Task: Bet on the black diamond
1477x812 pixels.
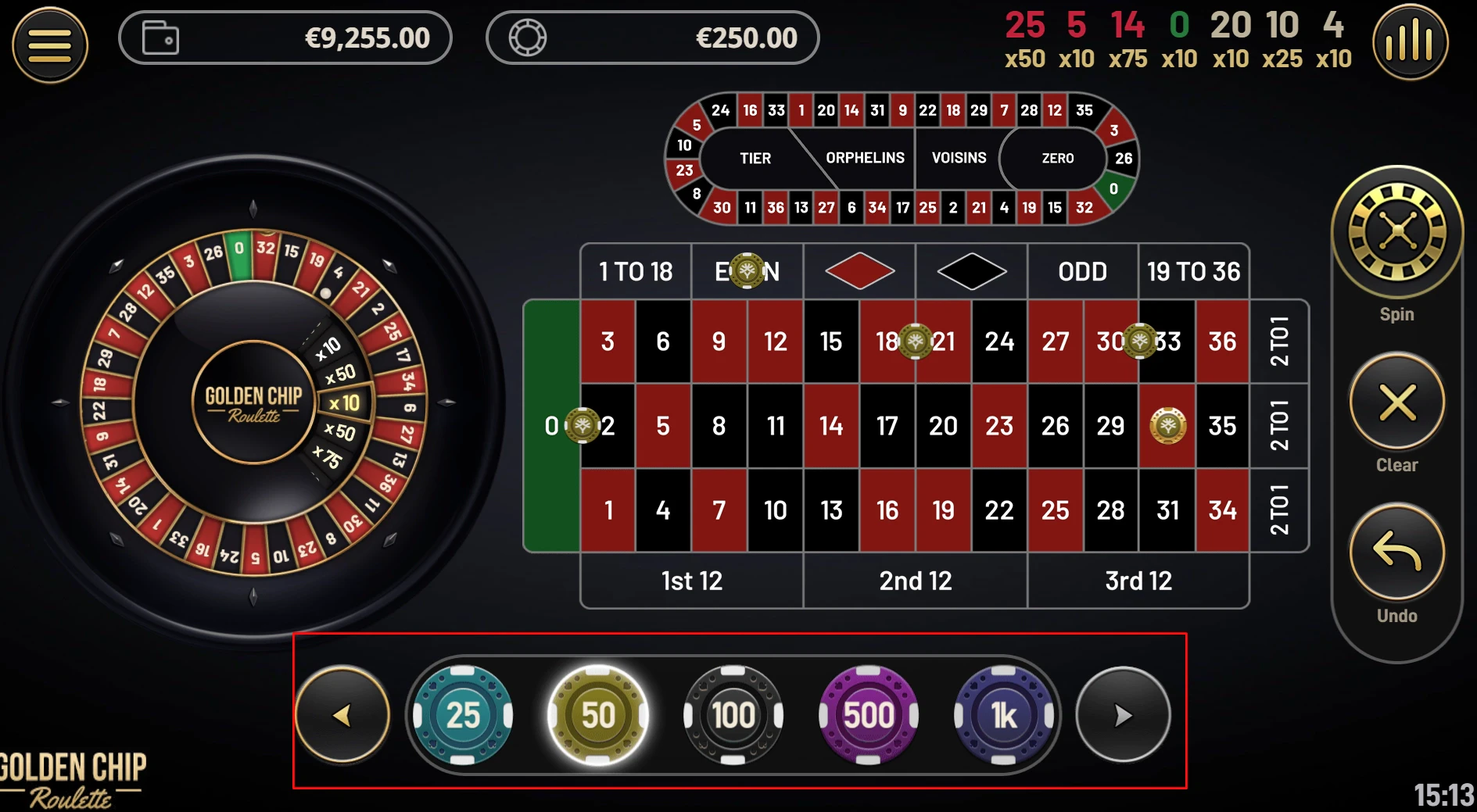Action: pos(971,272)
